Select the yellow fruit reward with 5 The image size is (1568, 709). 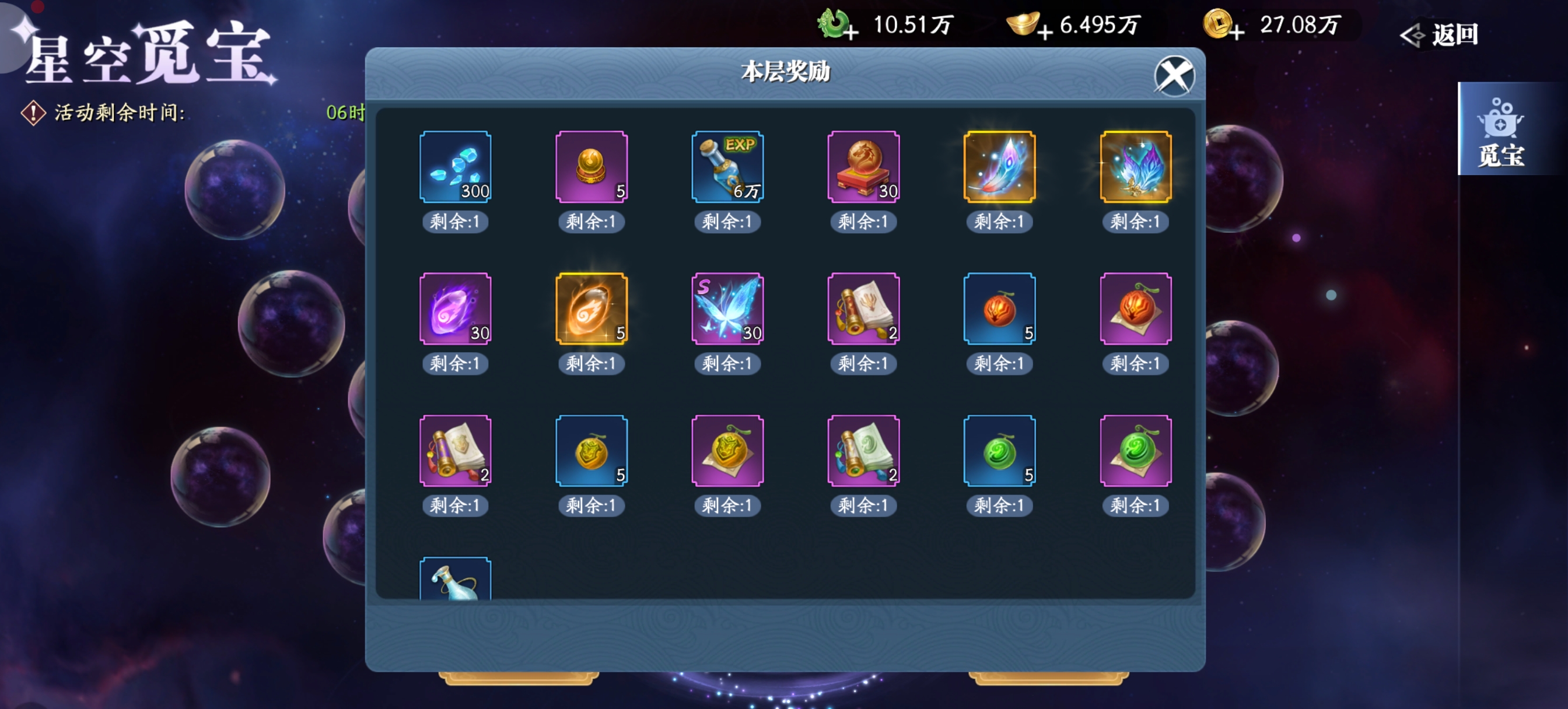pyautogui.click(x=591, y=451)
